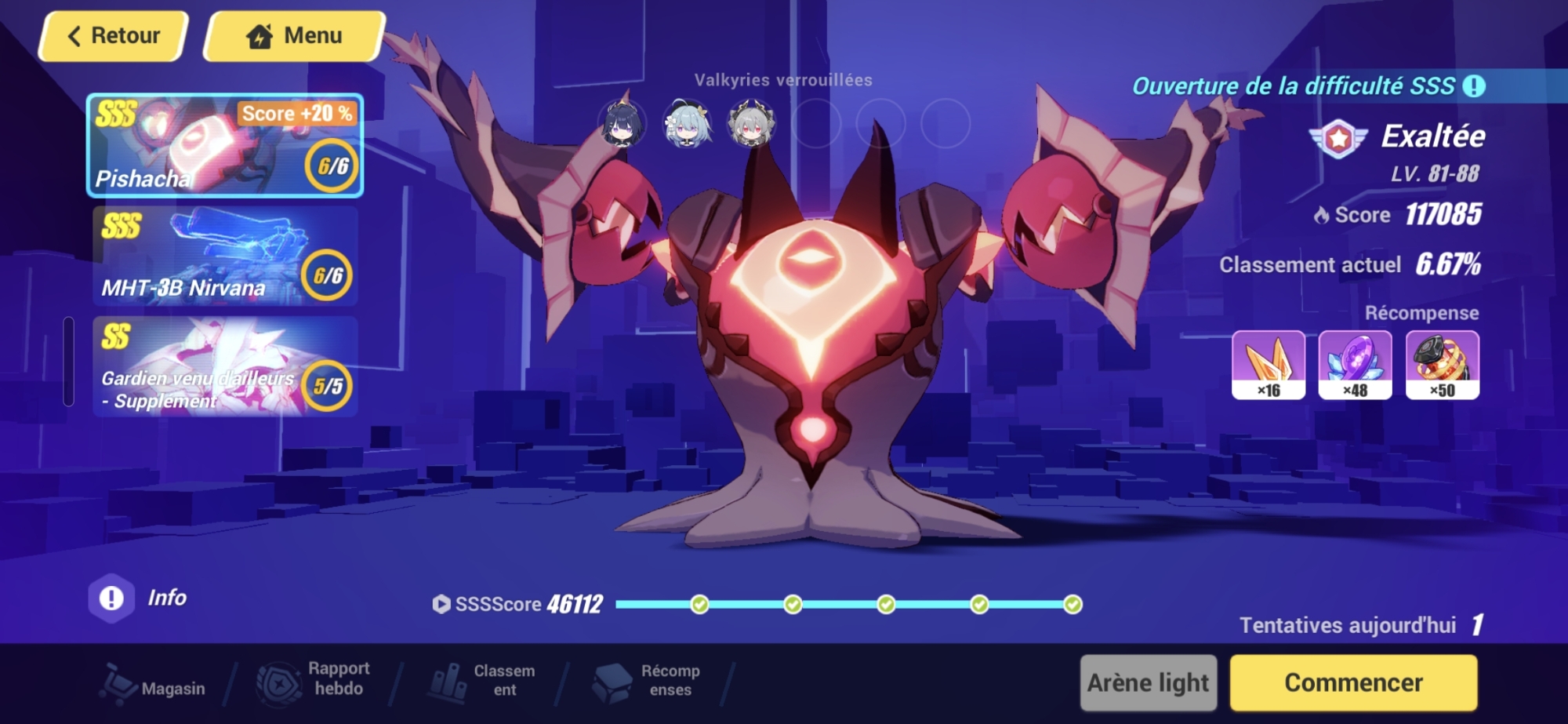Open the main Menu
The image size is (1568, 724).
click(x=295, y=36)
